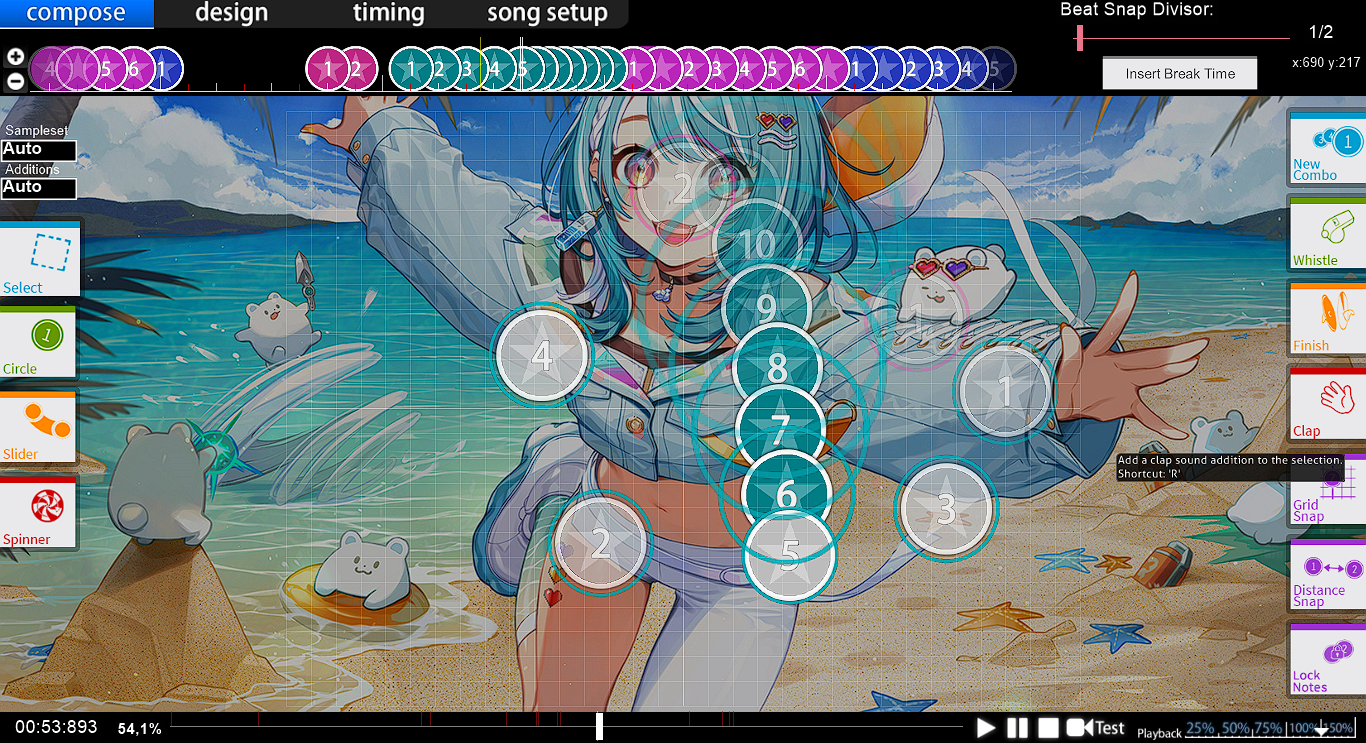1366x743 pixels.
Task: Activate the Circle tool
Action: 39,343
